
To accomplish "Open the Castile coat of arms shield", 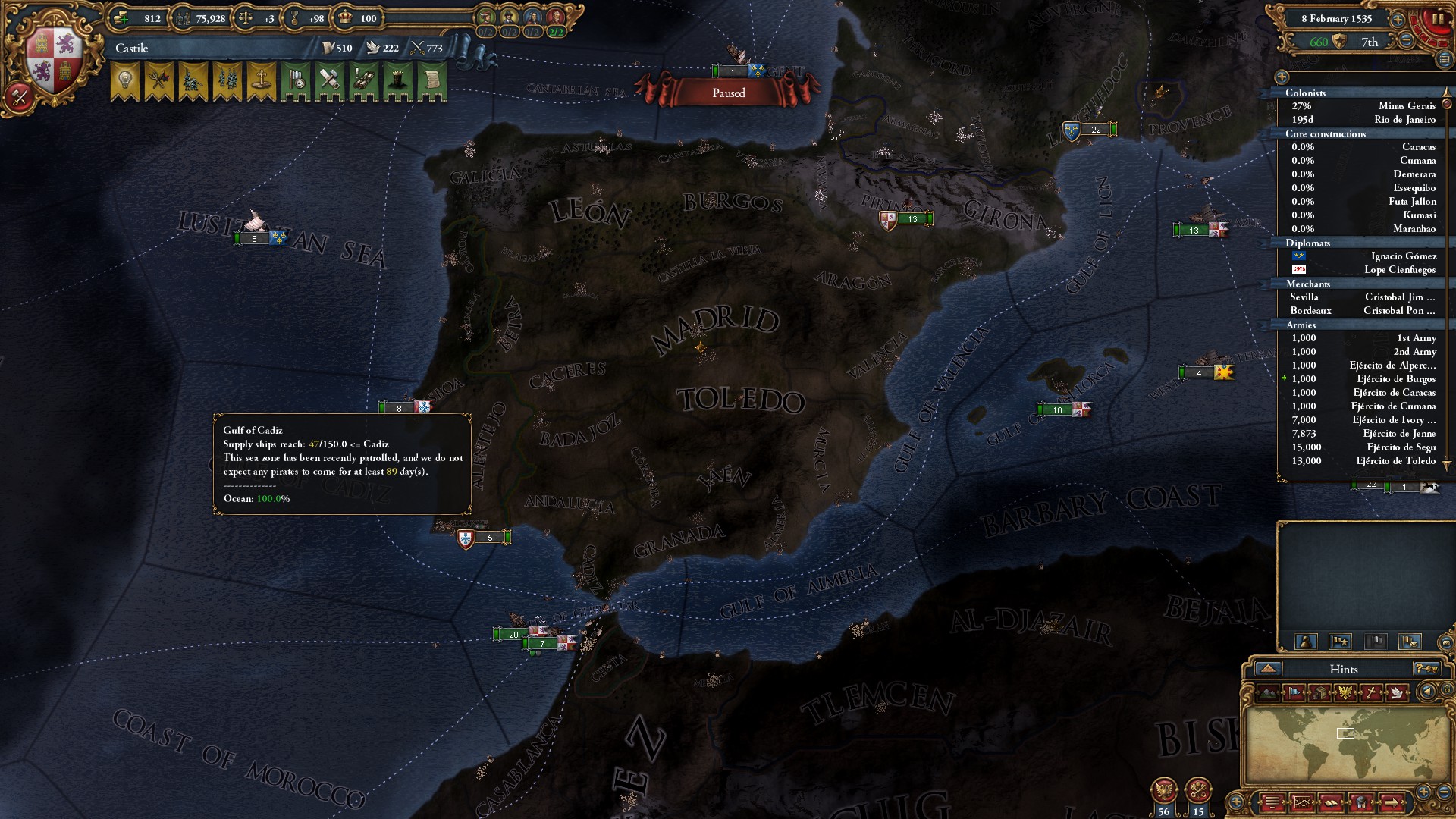I will pyautogui.click(x=54, y=61).
